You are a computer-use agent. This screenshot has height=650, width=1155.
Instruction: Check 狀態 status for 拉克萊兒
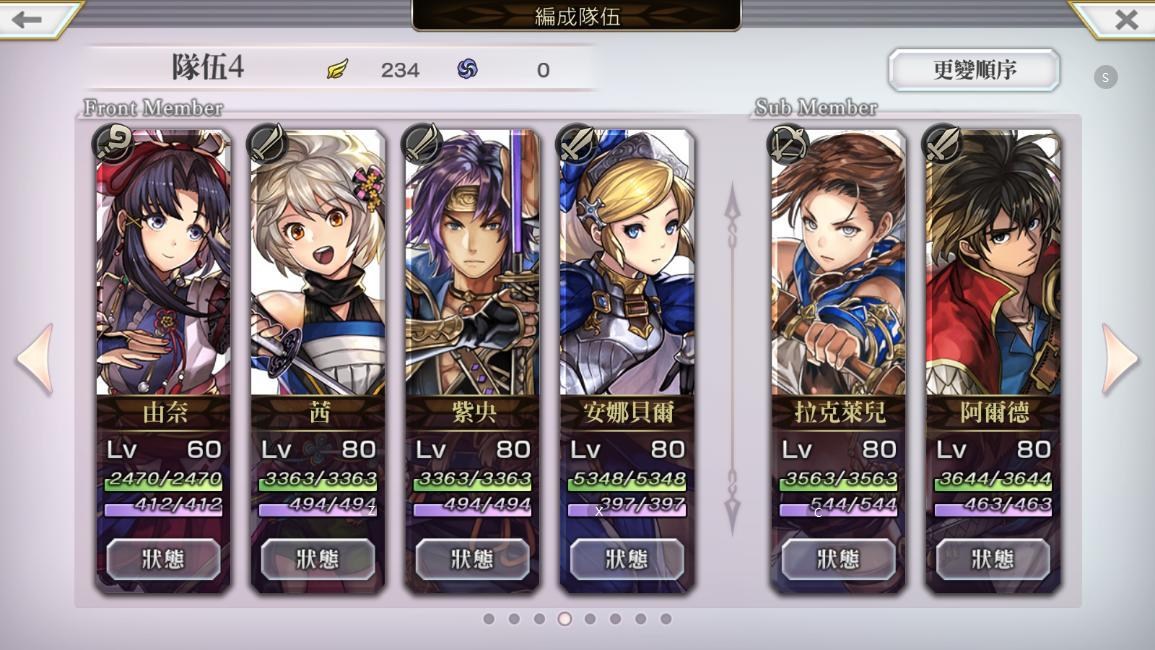pyautogui.click(x=838, y=559)
